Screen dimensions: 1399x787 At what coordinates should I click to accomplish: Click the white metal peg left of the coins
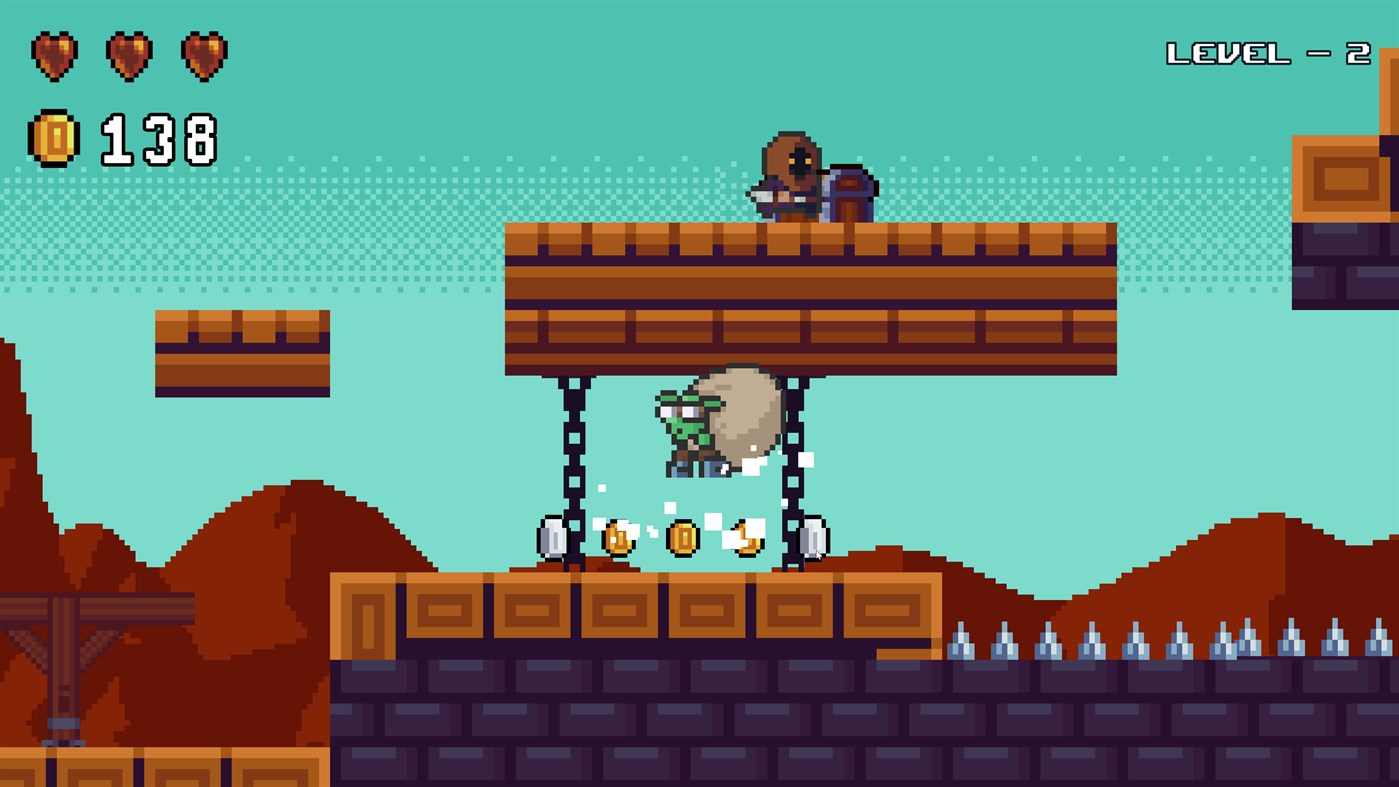(x=552, y=538)
